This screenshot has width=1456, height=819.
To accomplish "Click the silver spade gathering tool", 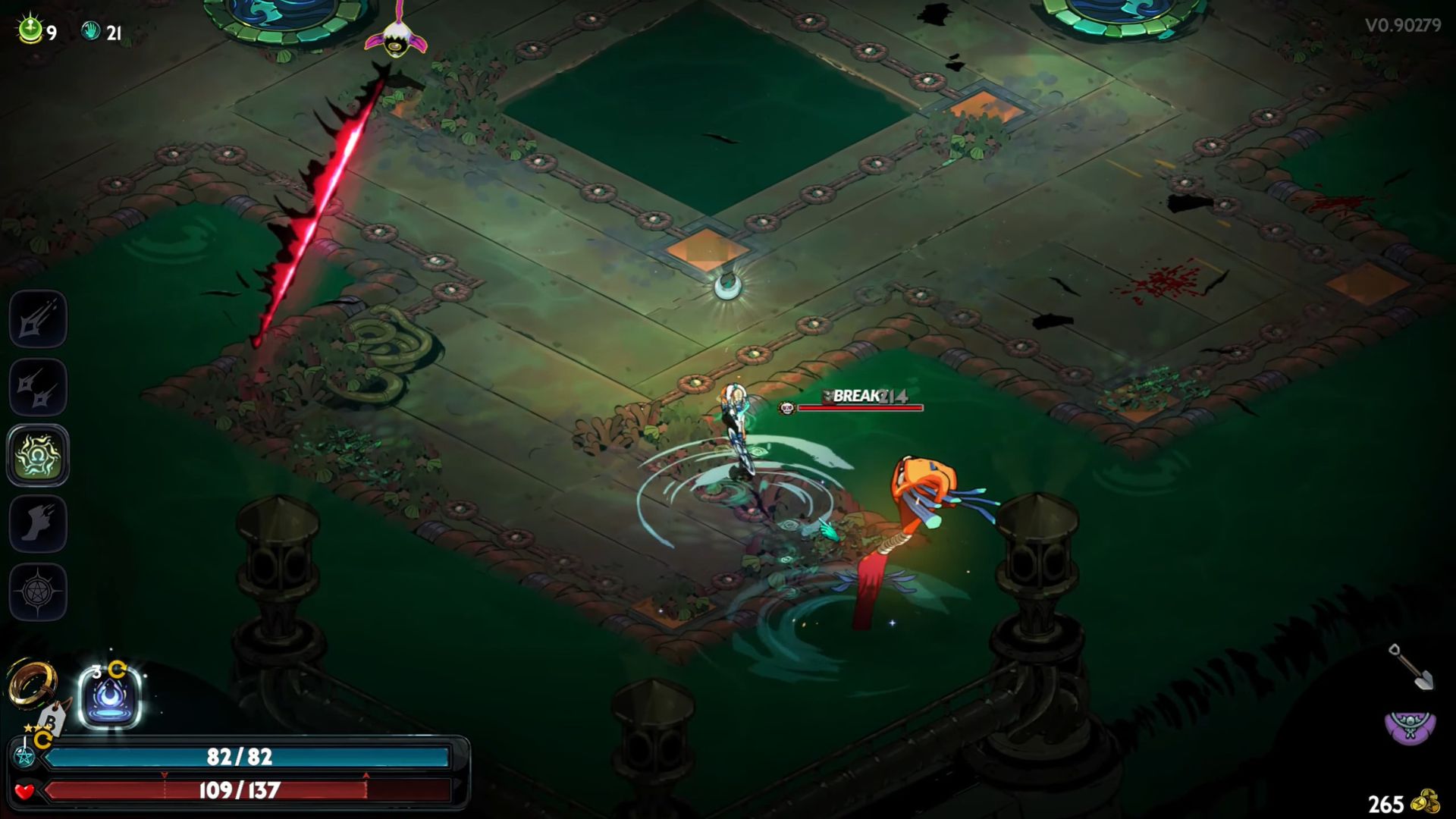I will (x=1410, y=667).
